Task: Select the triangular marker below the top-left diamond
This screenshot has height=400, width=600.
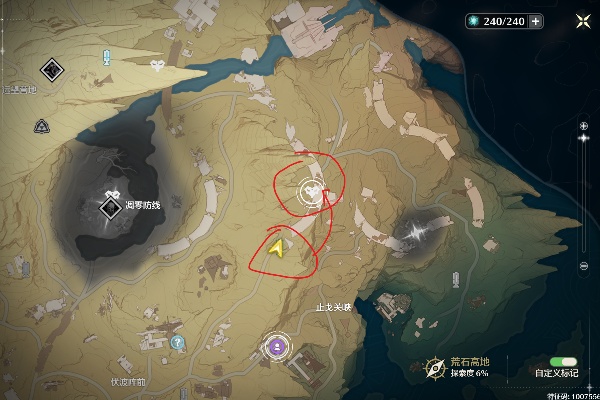Action: click(x=42, y=127)
